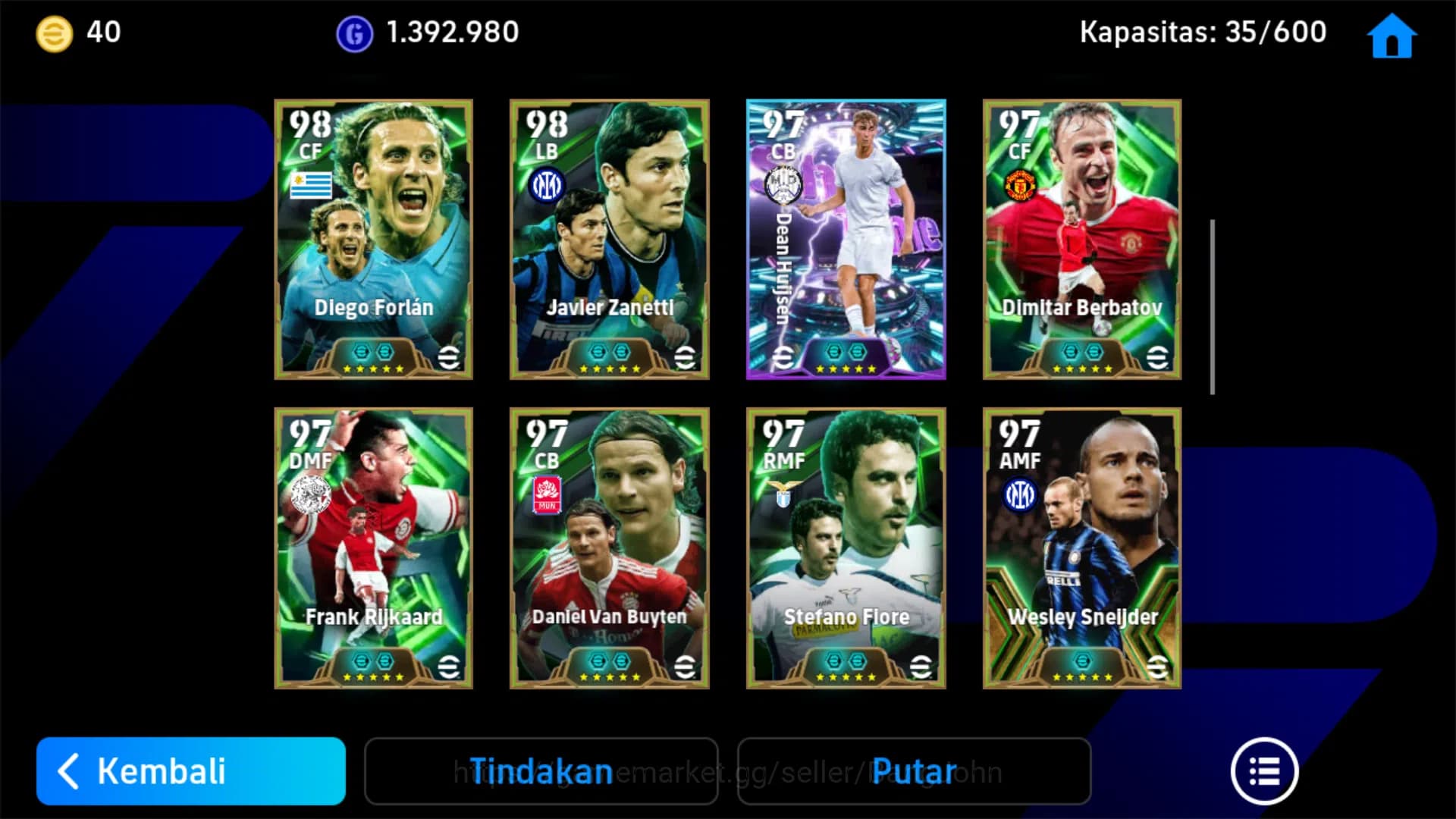The width and height of the screenshot is (1456, 819).
Task: Click the Tindakan button
Action: [541, 771]
